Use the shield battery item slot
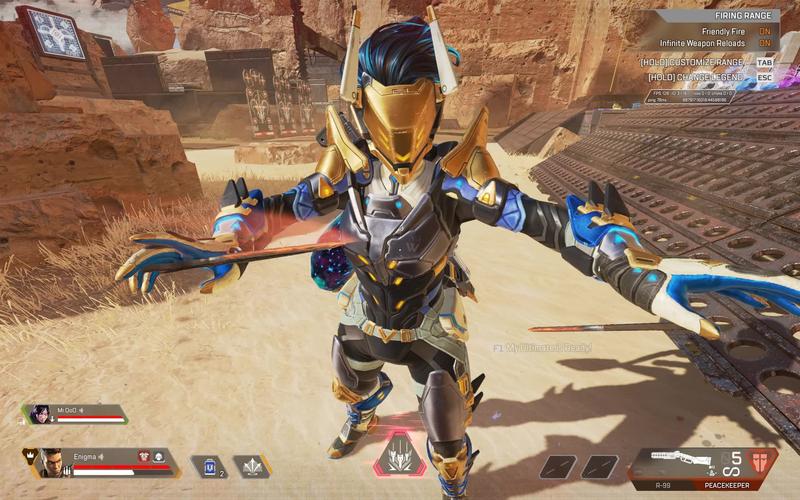Screen dimensions: 800x500 [x=206, y=465]
